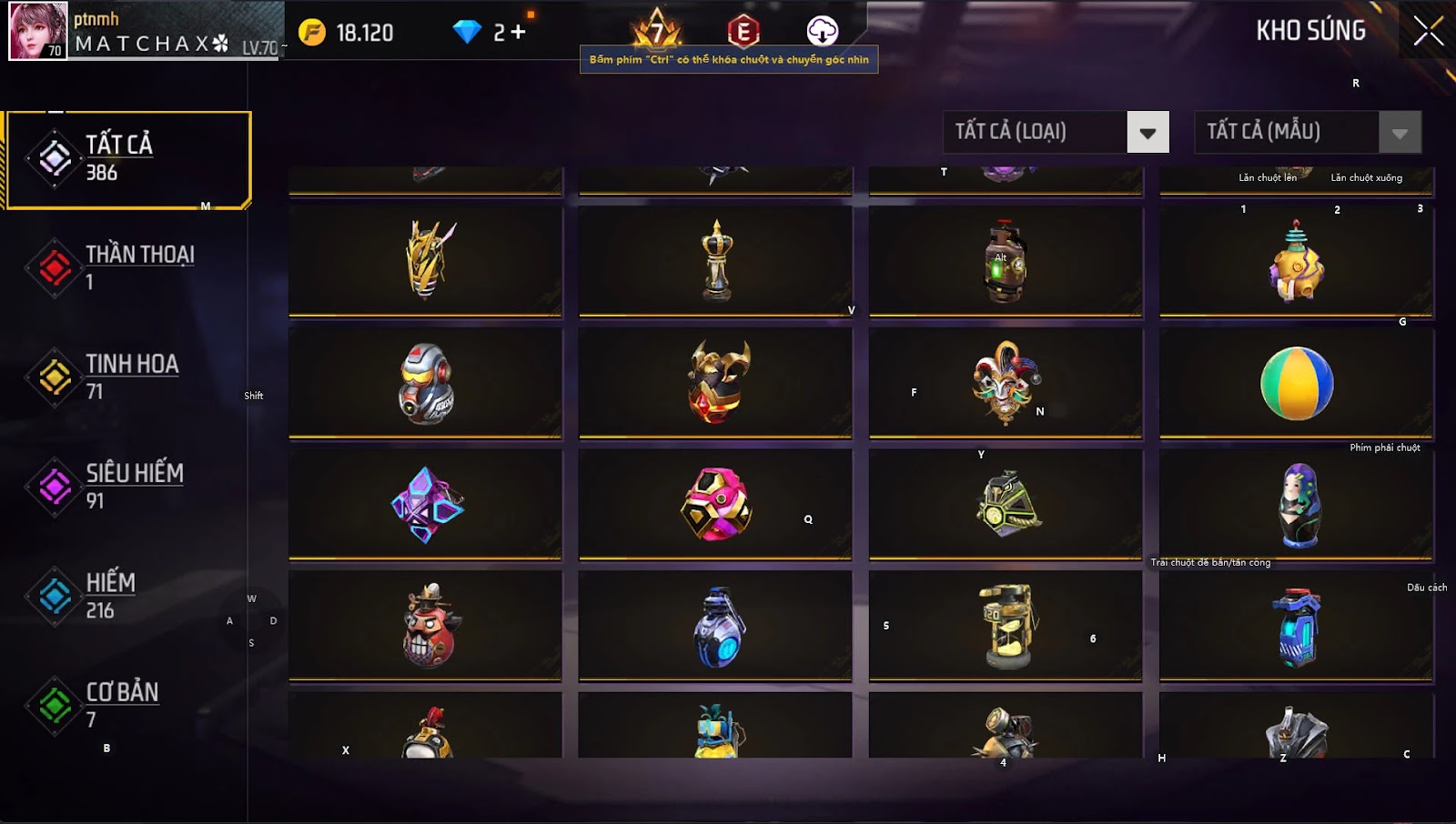This screenshot has height=824, width=1456.
Task: Open the ptnmh player profile avatar
Action: point(38,31)
